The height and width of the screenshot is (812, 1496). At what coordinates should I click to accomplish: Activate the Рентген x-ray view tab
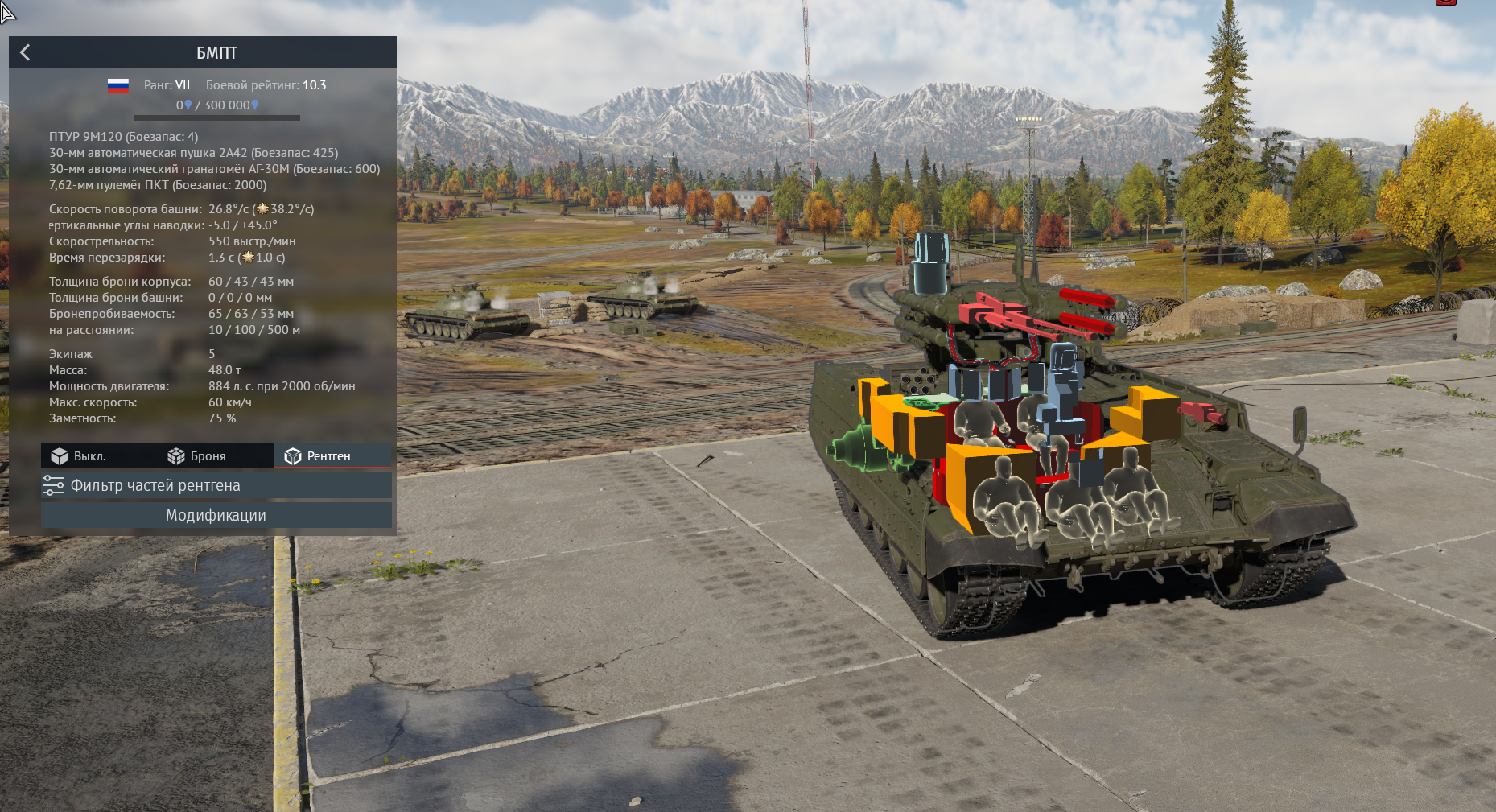click(318, 456)
